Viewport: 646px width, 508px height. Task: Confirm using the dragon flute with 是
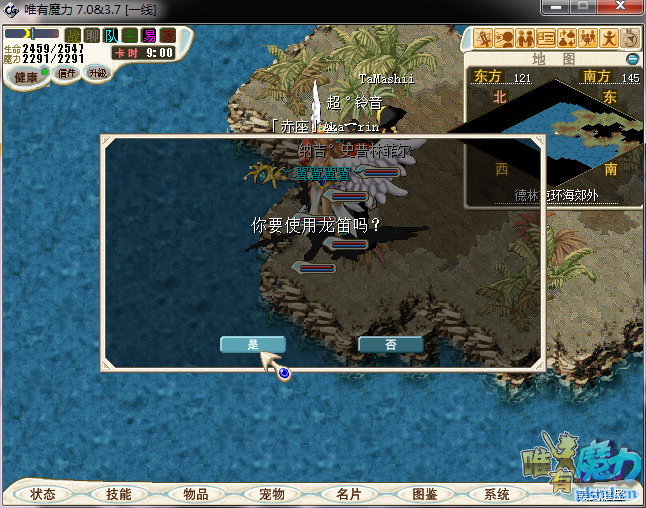(253, 344)
